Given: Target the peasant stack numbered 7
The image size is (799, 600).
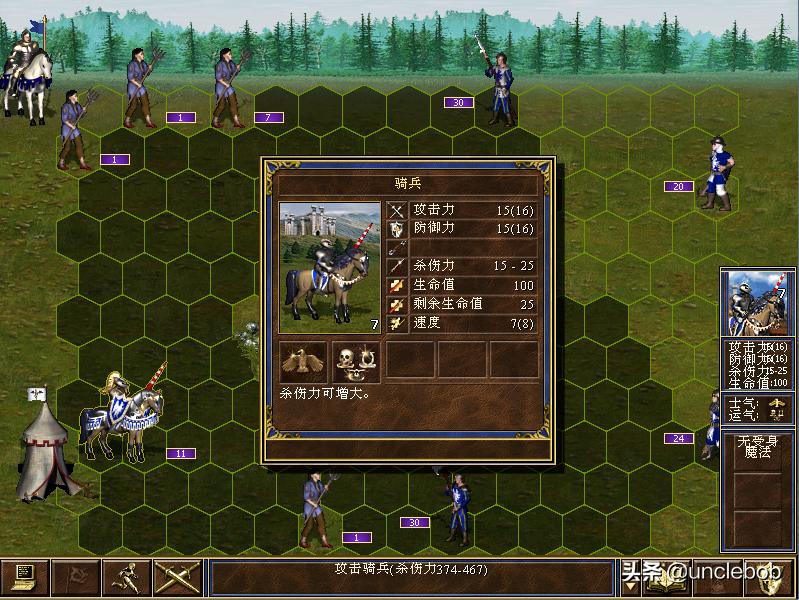Looking at the screenshot, I should 232,92.
